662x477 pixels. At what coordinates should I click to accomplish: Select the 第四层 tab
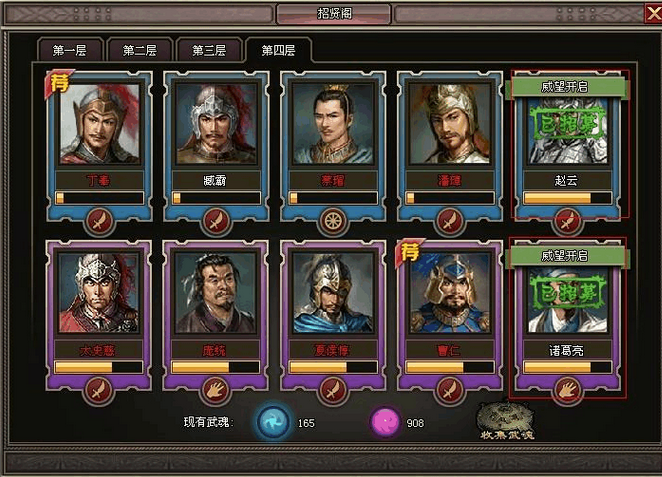(279, 50)
